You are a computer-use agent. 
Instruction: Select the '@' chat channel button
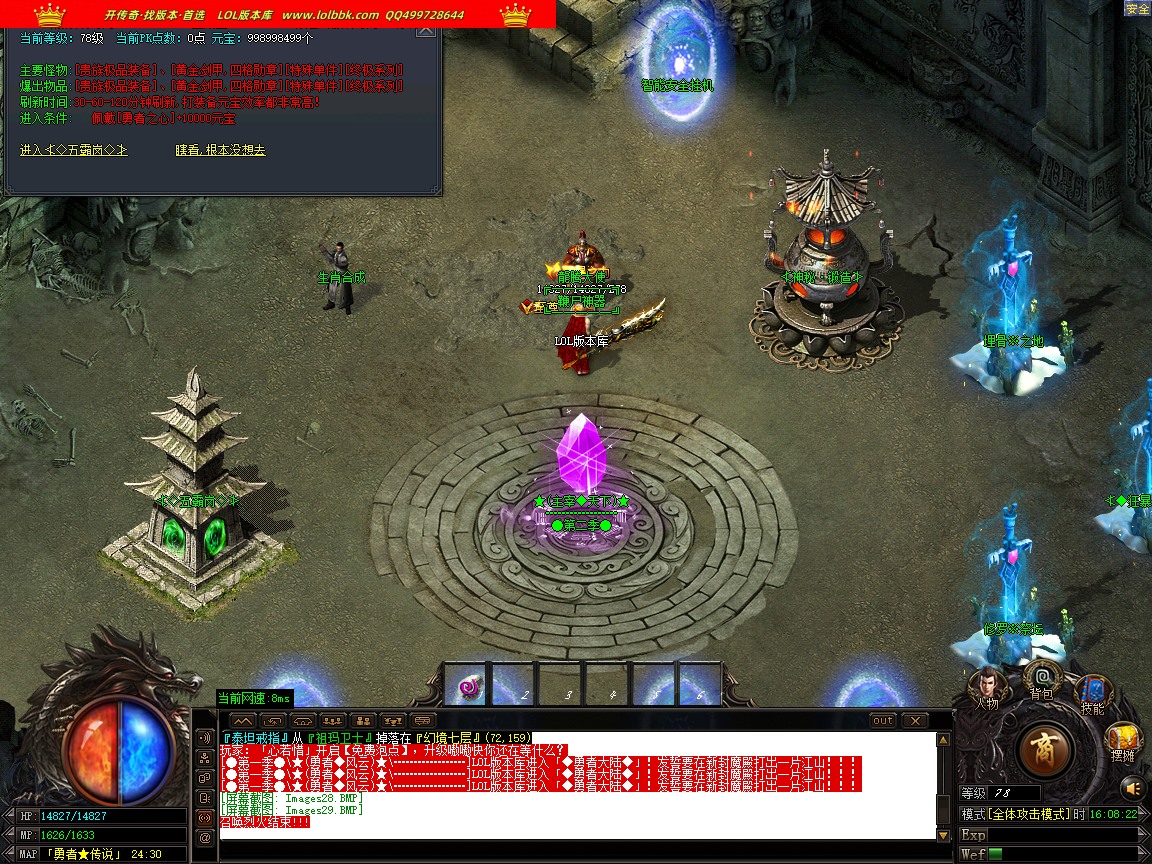(x=205, y=837)
